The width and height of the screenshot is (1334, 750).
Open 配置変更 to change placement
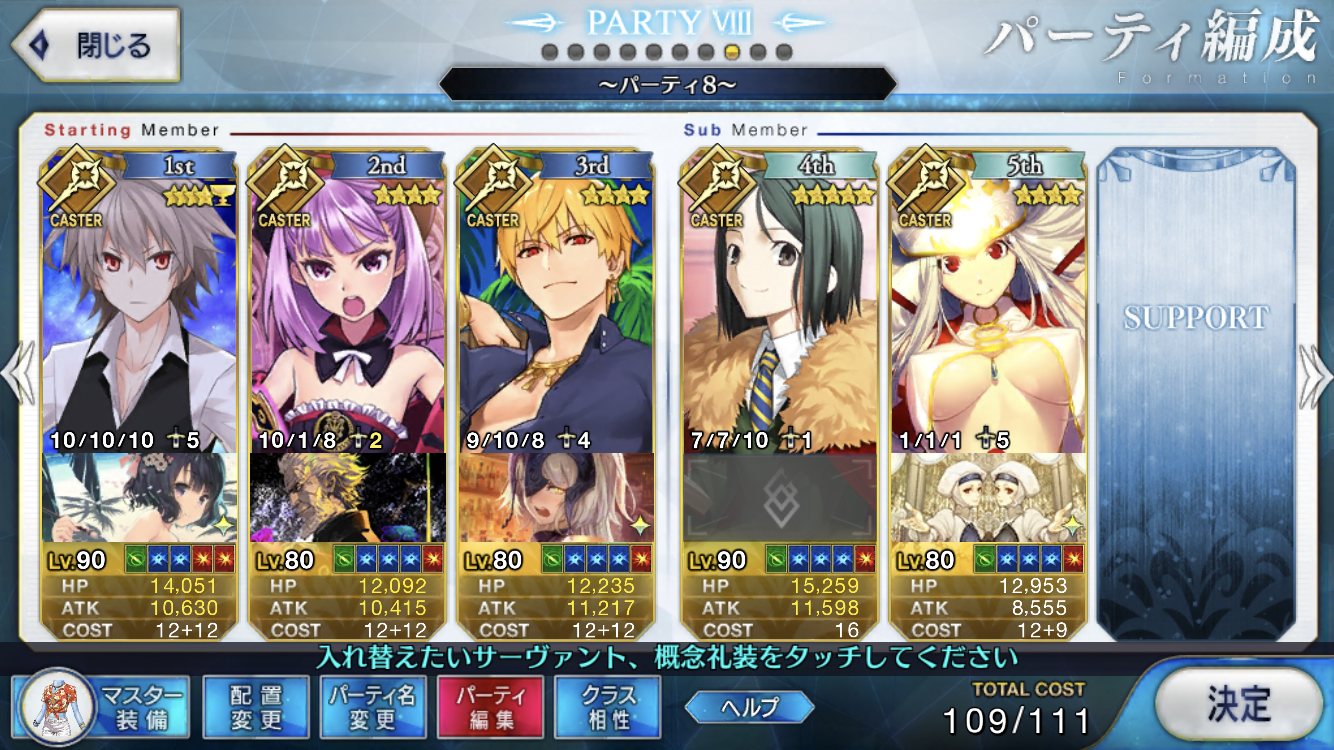click(x=255, y=705)
